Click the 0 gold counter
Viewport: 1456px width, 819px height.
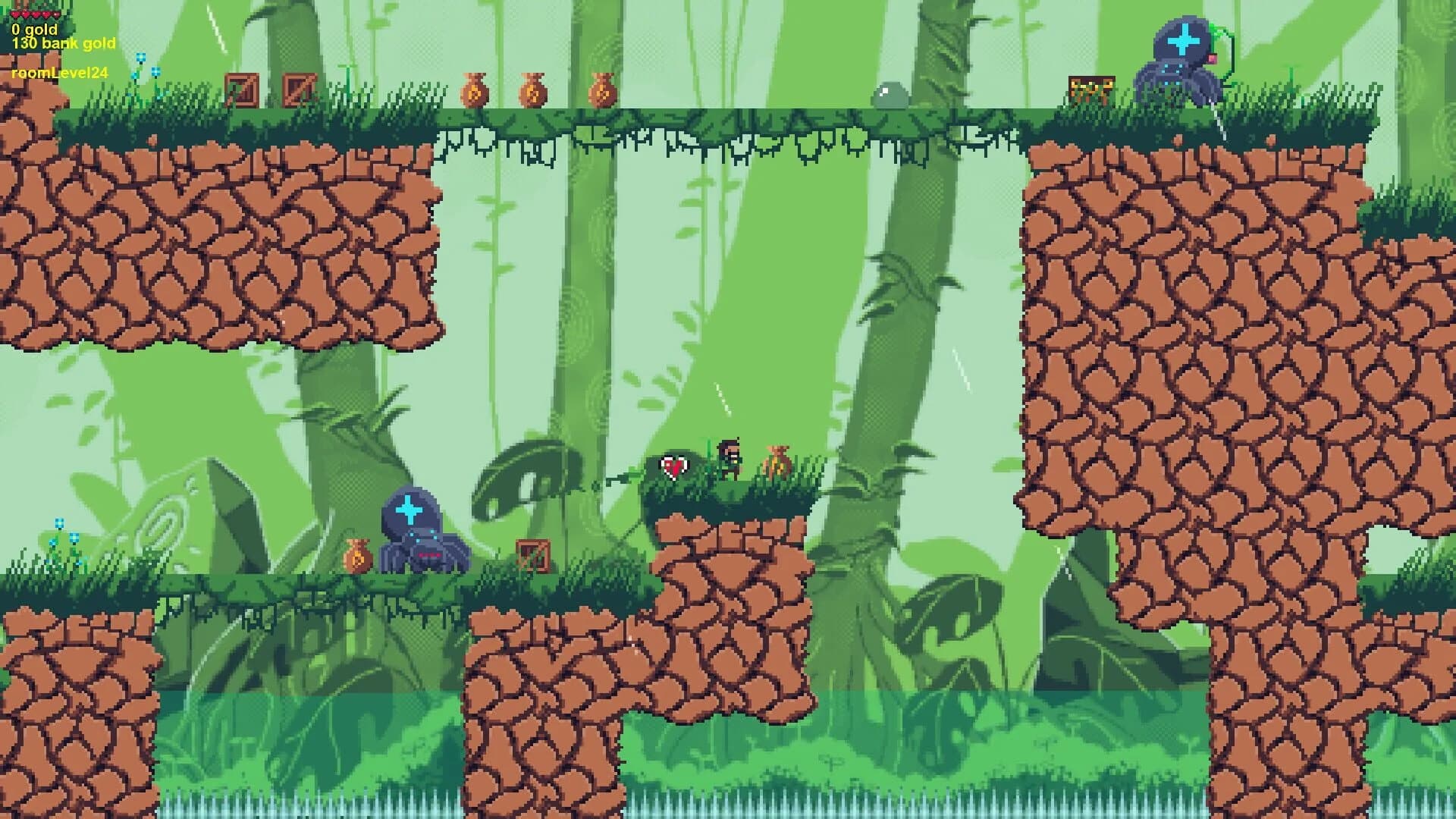[33, 30]
